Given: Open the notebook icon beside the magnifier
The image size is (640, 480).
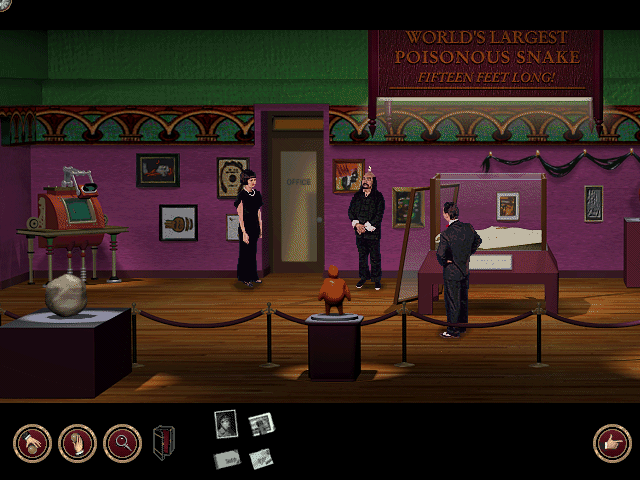Looking at the screenshot, I should (x=163, y=443).
